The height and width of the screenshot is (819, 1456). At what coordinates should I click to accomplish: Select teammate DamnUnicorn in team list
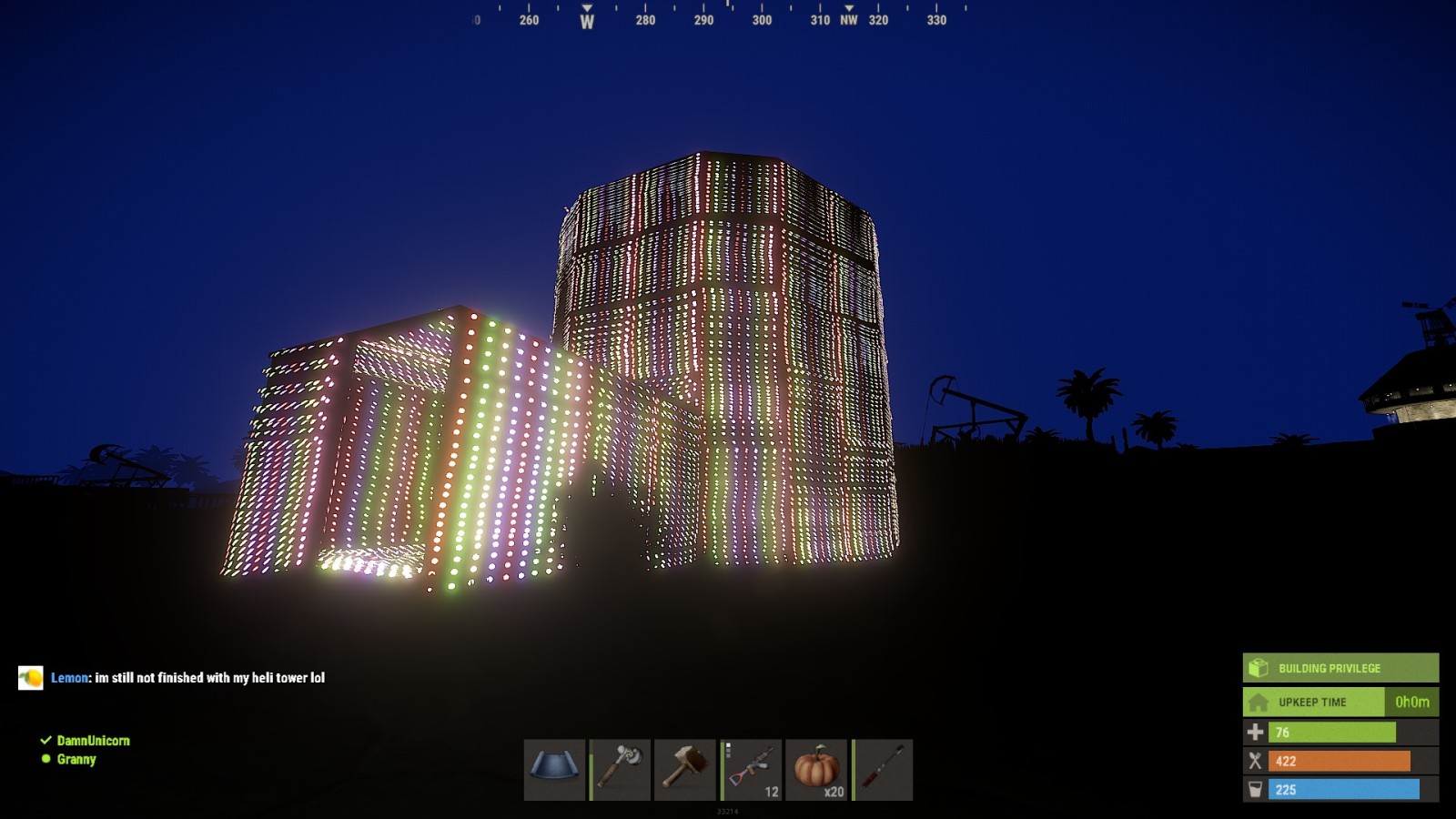pos(93,741)
